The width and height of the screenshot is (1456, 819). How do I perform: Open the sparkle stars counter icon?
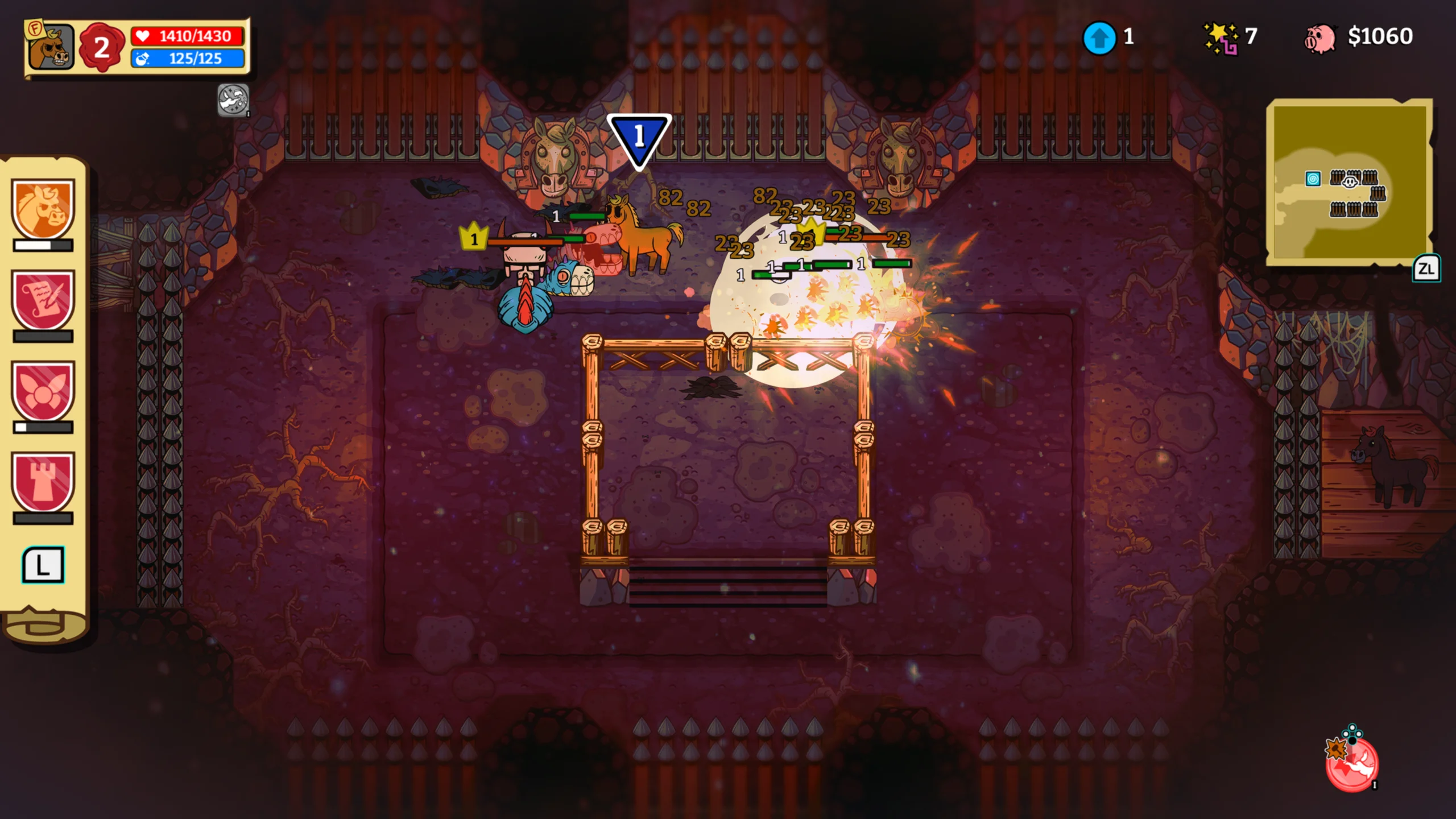pyautogui.click(x=1221, y=38)
